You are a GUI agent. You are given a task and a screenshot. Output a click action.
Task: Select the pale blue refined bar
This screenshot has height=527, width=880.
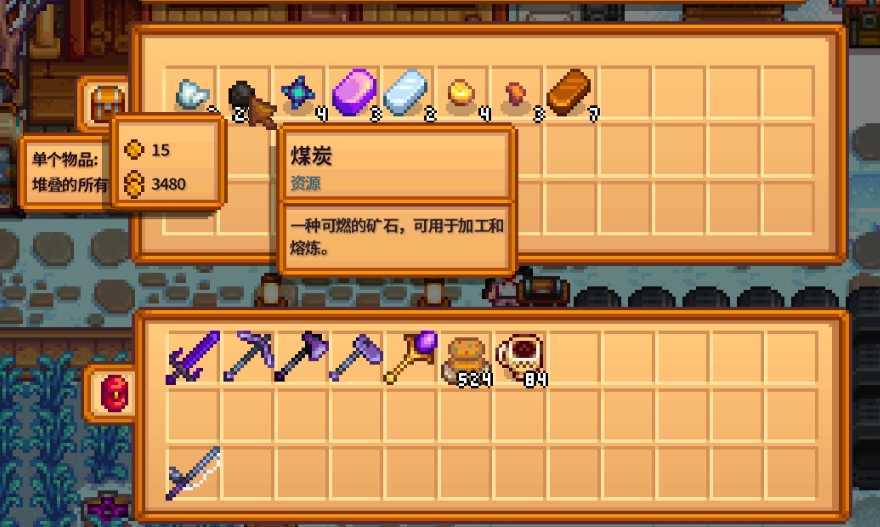(406, 92)
